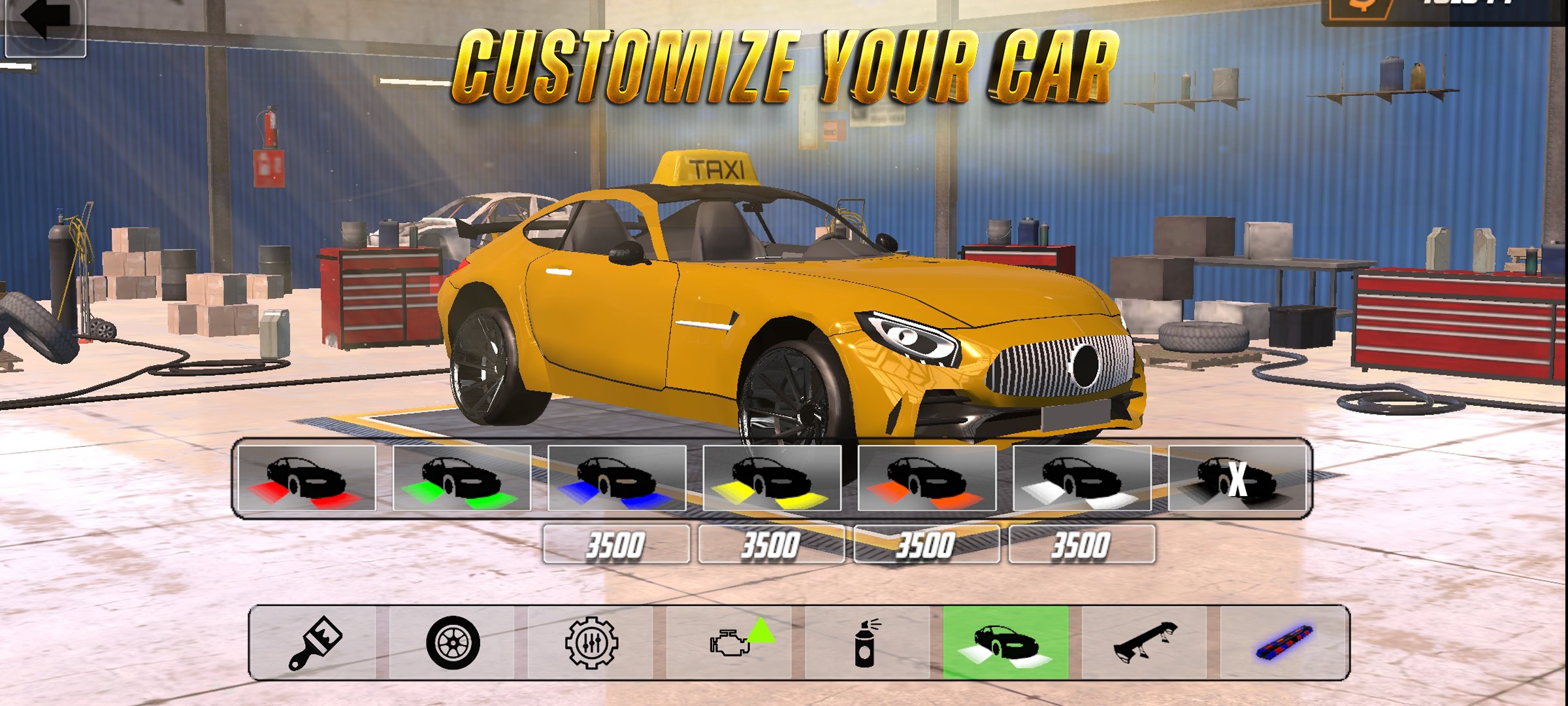The height and width of the screenshot is (706, 1568).
Task: Choose the green underglow neon option
Action: pos(462,478)
